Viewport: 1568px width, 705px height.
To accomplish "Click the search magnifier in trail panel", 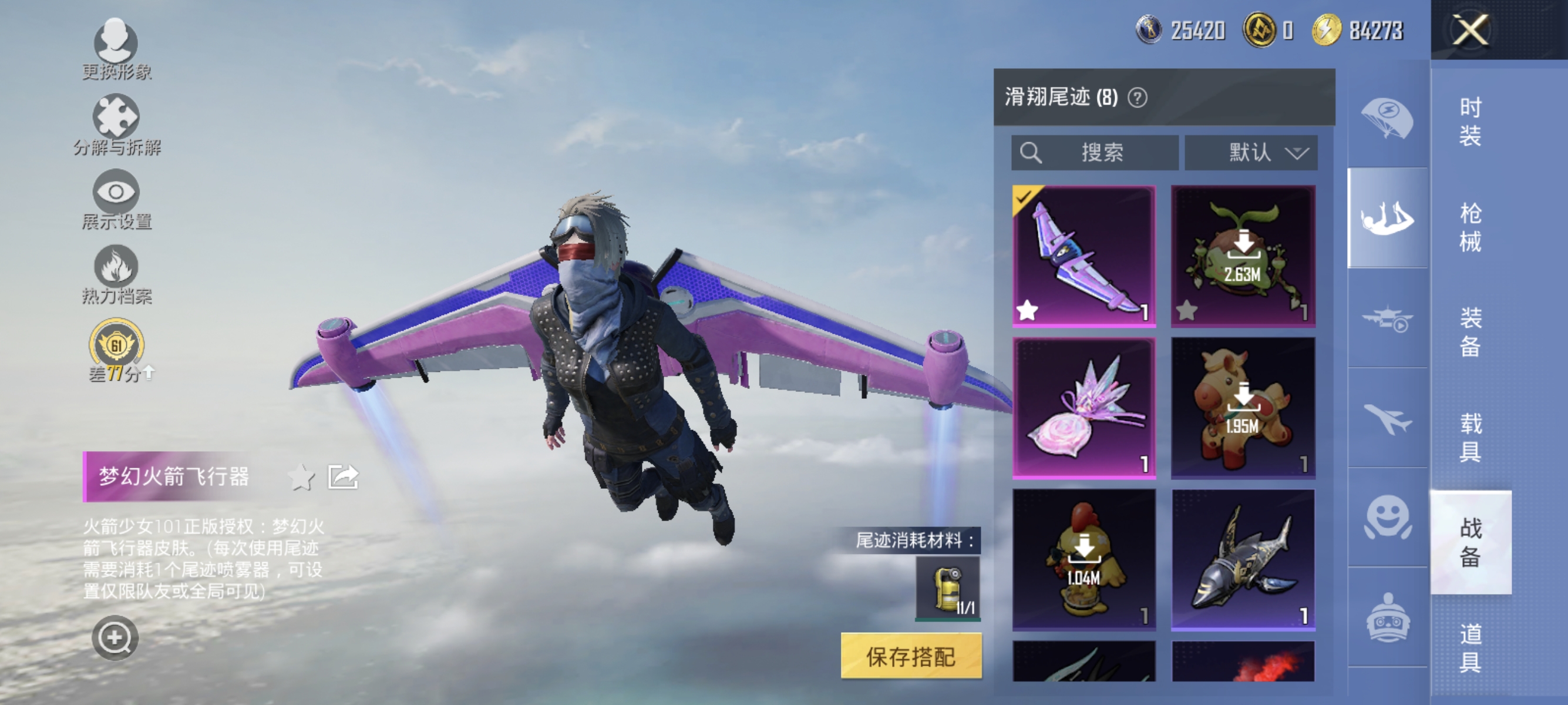I will 1031,153.
